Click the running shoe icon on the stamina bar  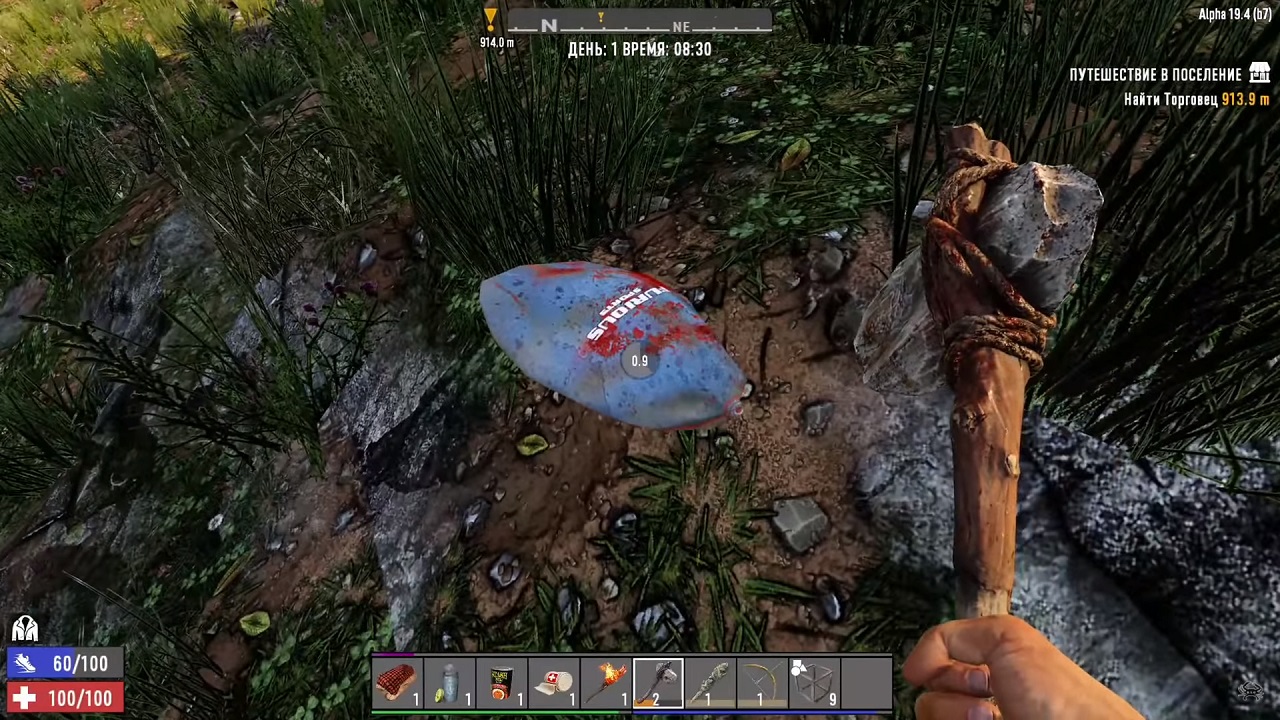[25, 663]
